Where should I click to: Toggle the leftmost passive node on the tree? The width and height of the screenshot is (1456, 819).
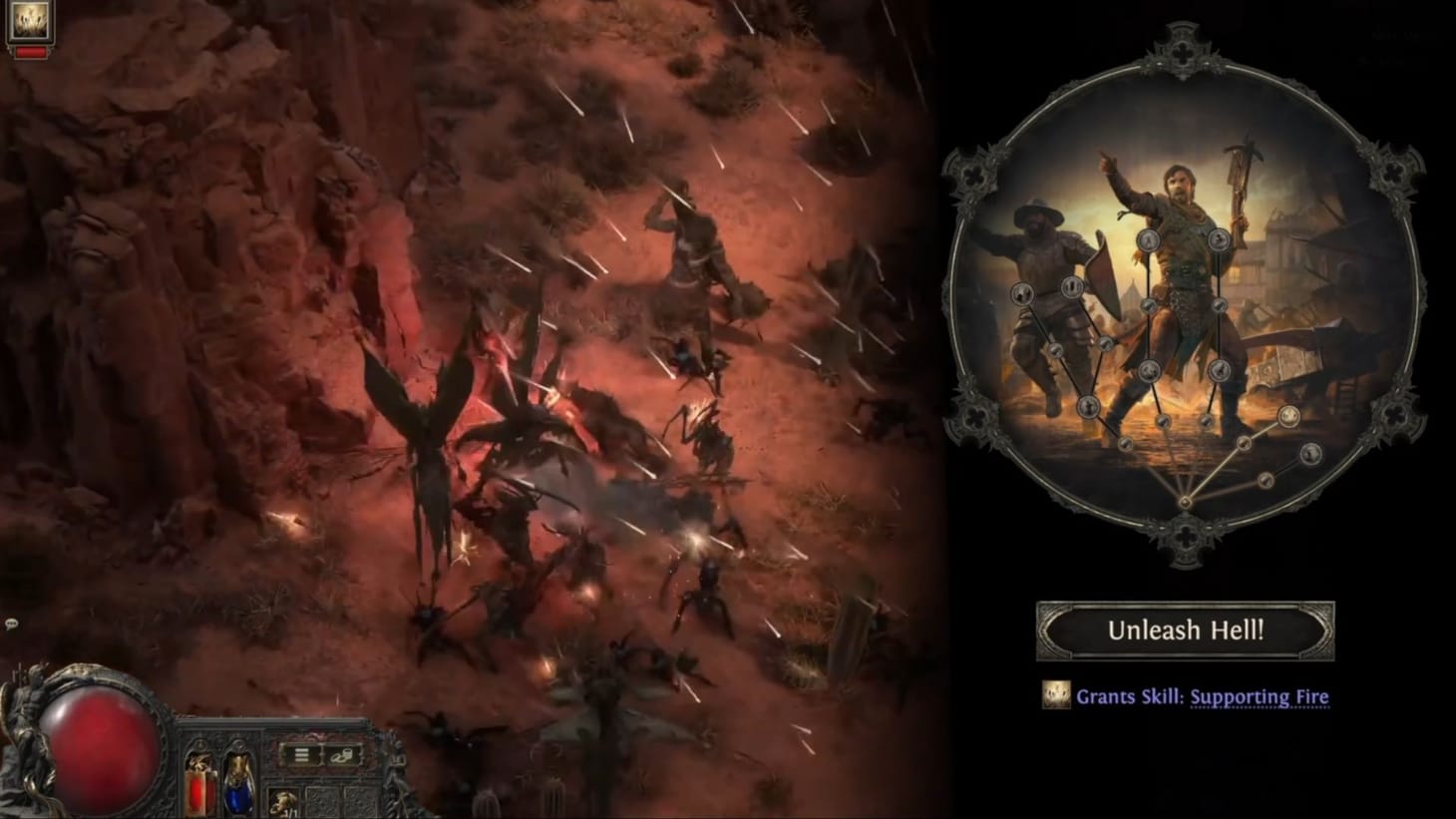click(x=1020, y=293)
